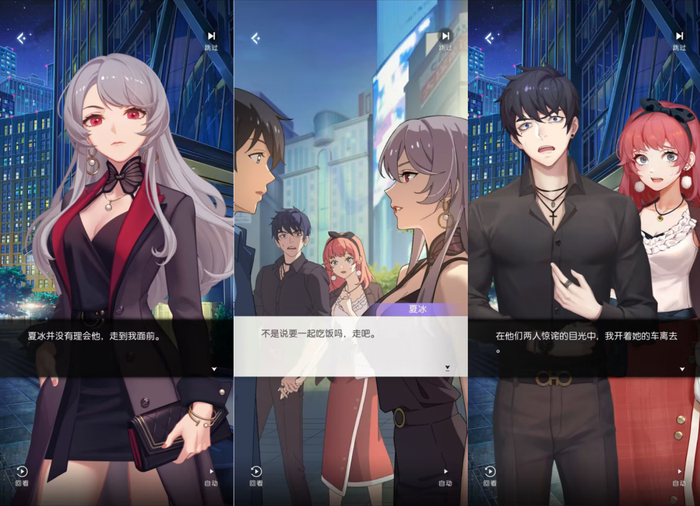This screenshot has width=700, height=506.
Task: Open the replay log in the shocked couple's scene
Action: point(490,473)
